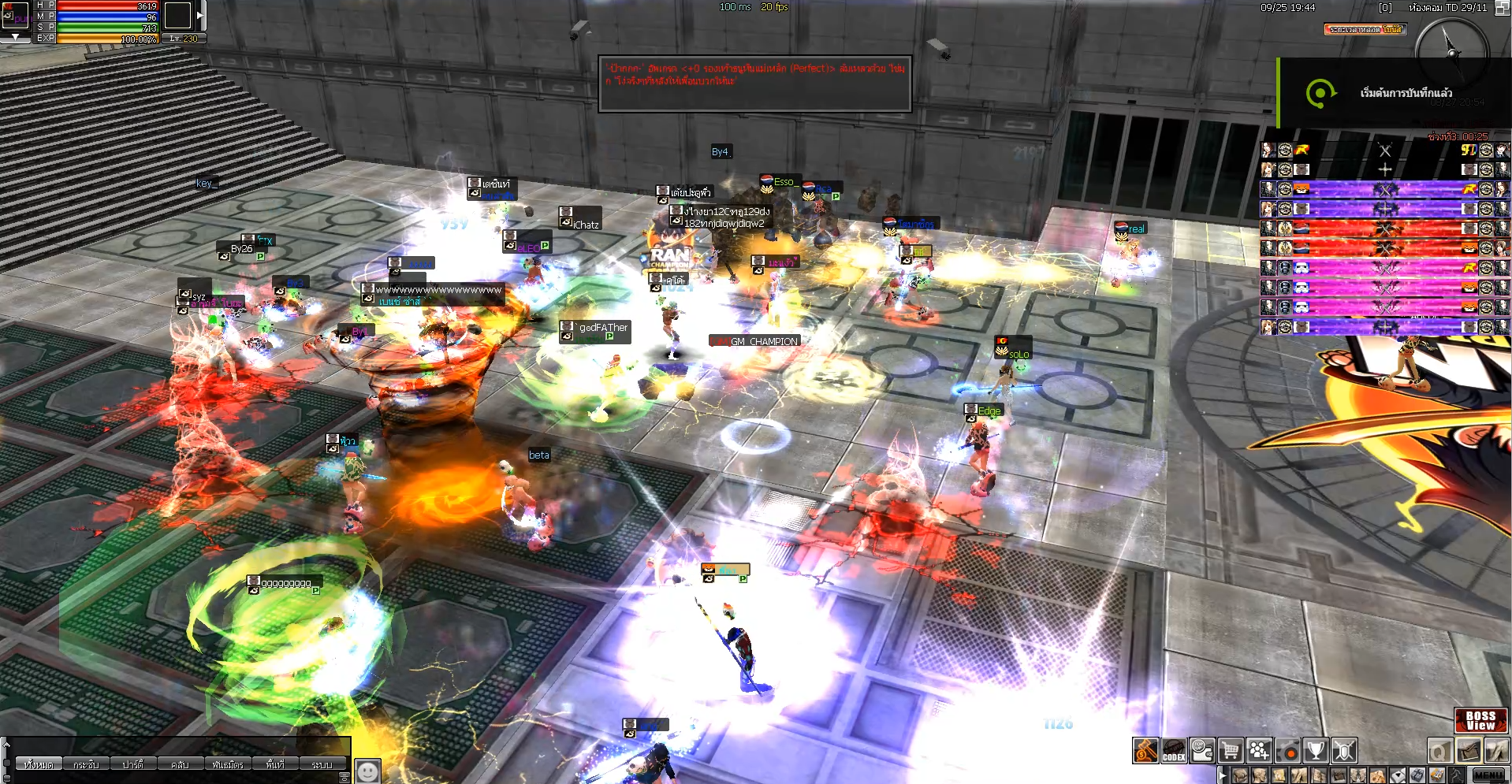The height and width of the screenshot is (784, 1512).
Task: Click the BOSS View button
Action: coord(1480,720)
